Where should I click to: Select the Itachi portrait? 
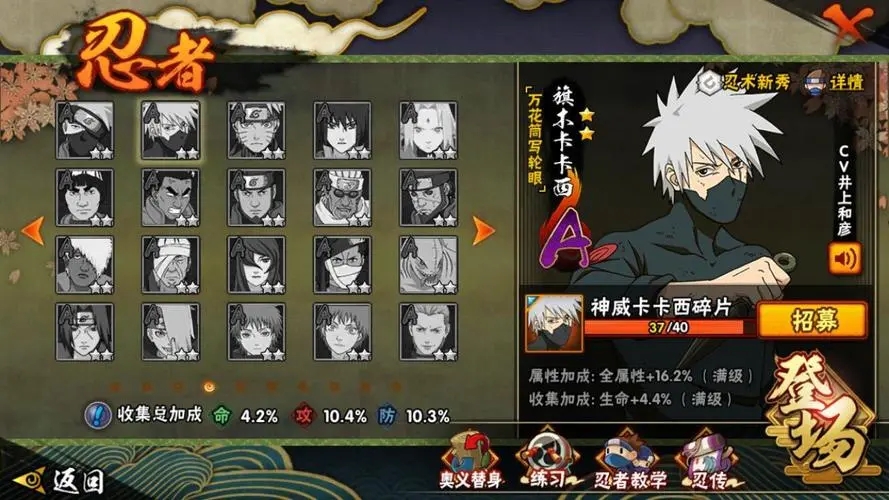(x=84, y=331)
